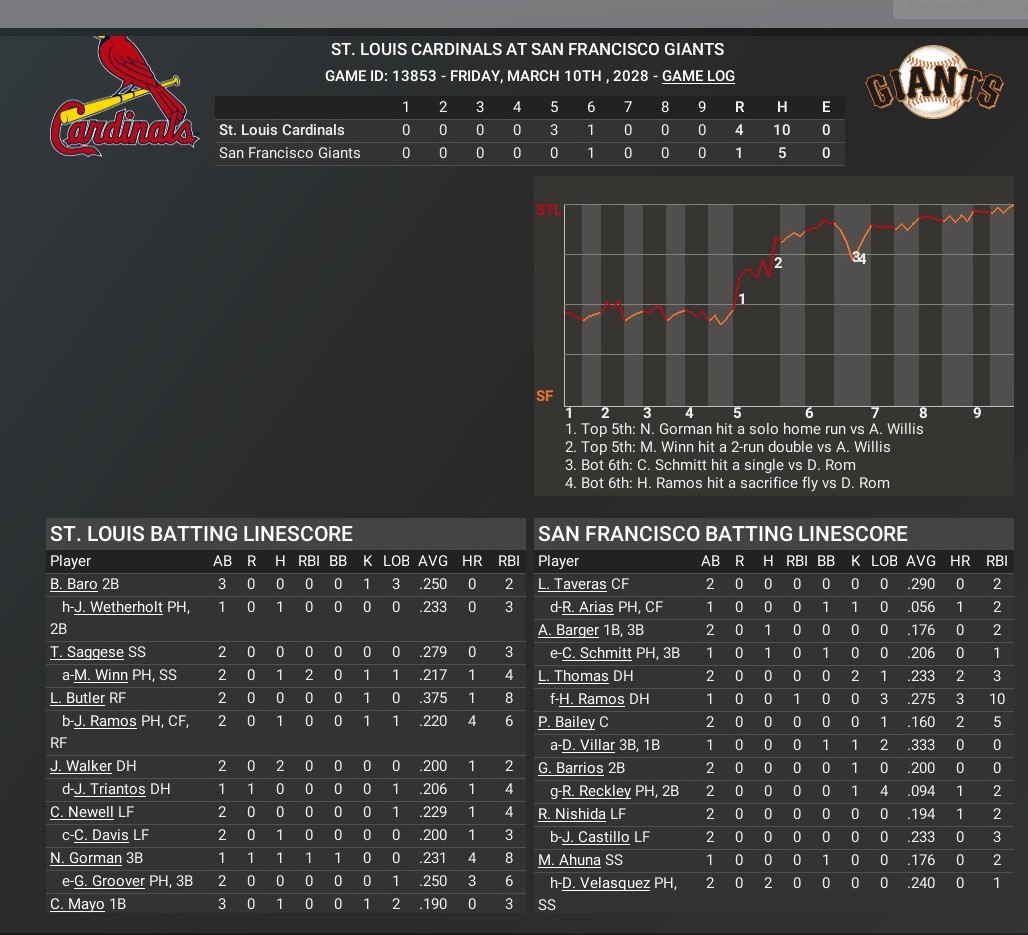Click P. Bailey's name link
This screenshot has height=935, width=1028.
[x=566, y=722]
